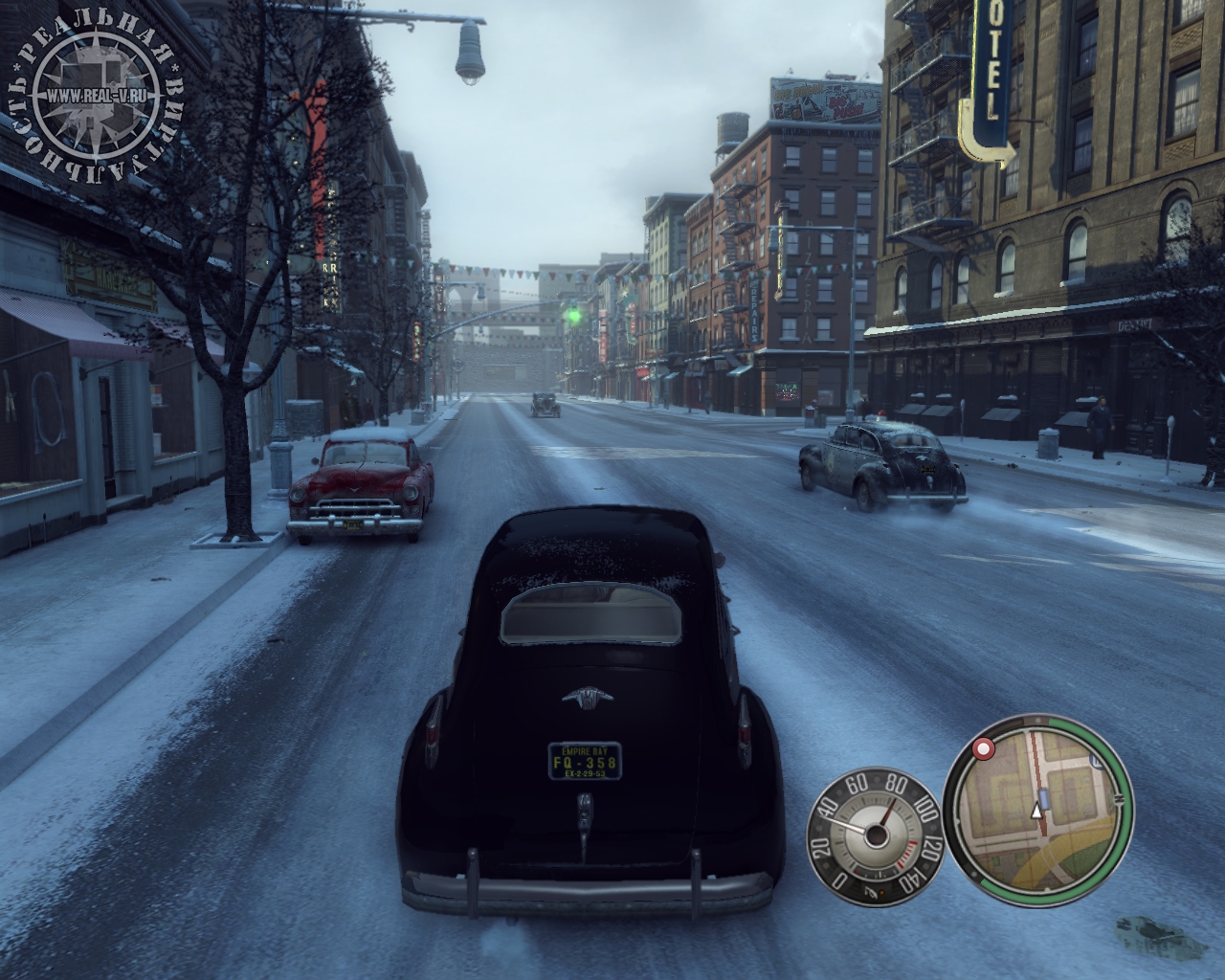Select the blue icon at minimap edge
This screenshot has width=1225, height=980.
[x=1097, y=763]
